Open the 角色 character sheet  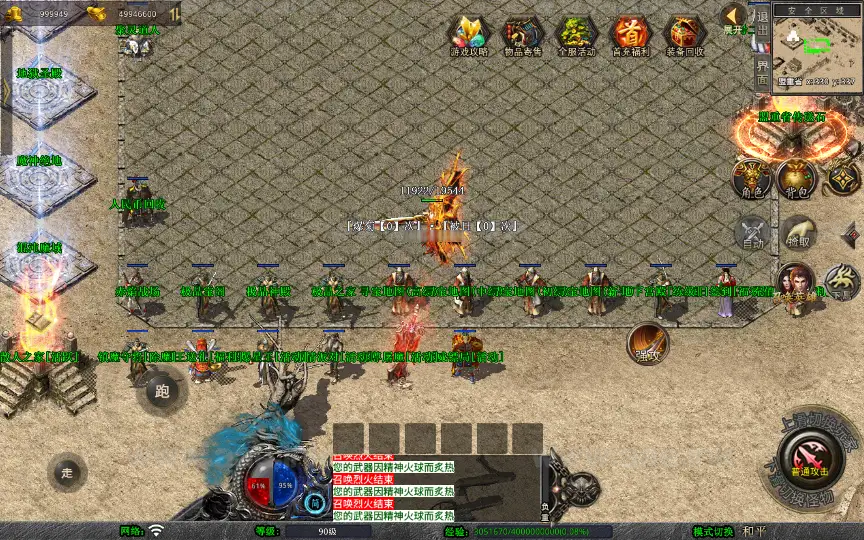click(x=752, y=176)
